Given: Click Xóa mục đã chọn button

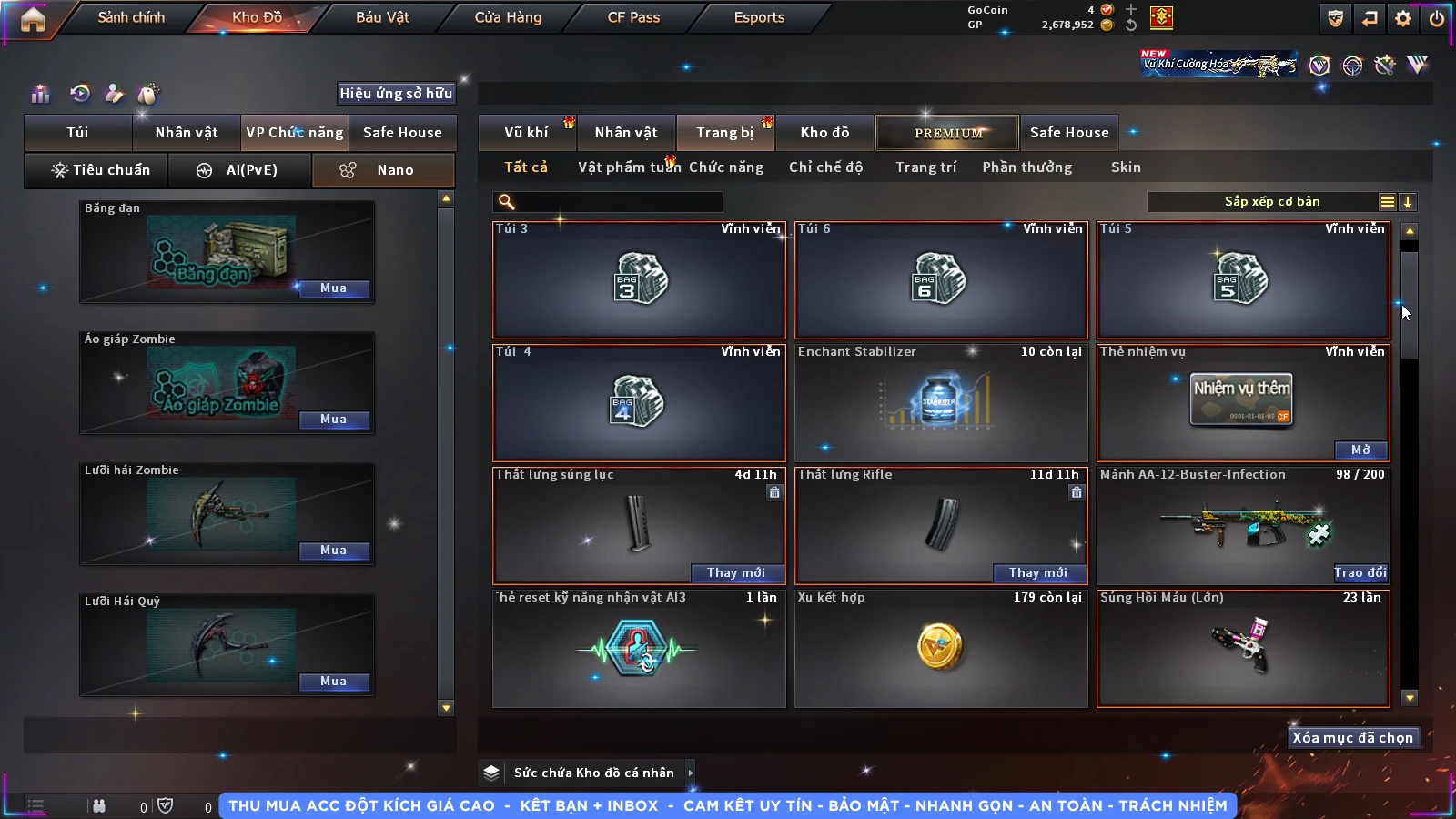Looking at the screenshot, I should pos(1352,738).
